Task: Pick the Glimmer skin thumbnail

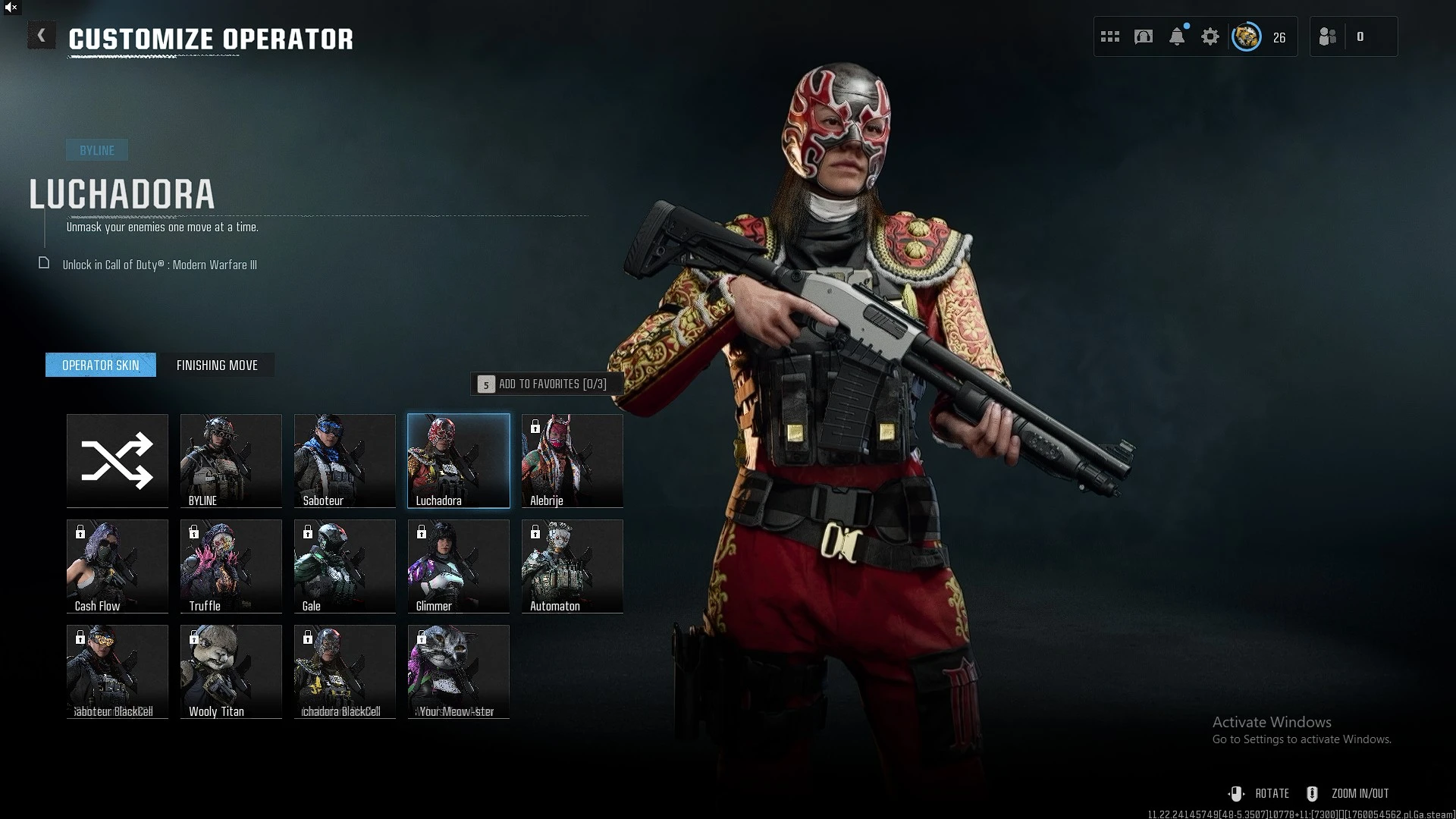Action: tap(459, 566)
